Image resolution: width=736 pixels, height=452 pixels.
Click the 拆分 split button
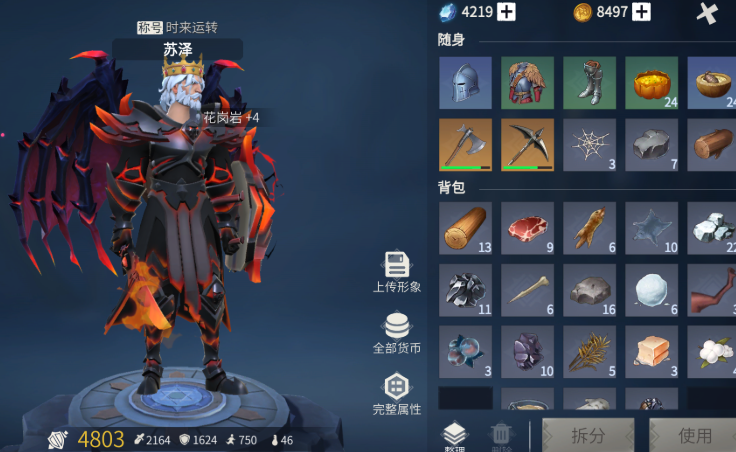(588, 436)
